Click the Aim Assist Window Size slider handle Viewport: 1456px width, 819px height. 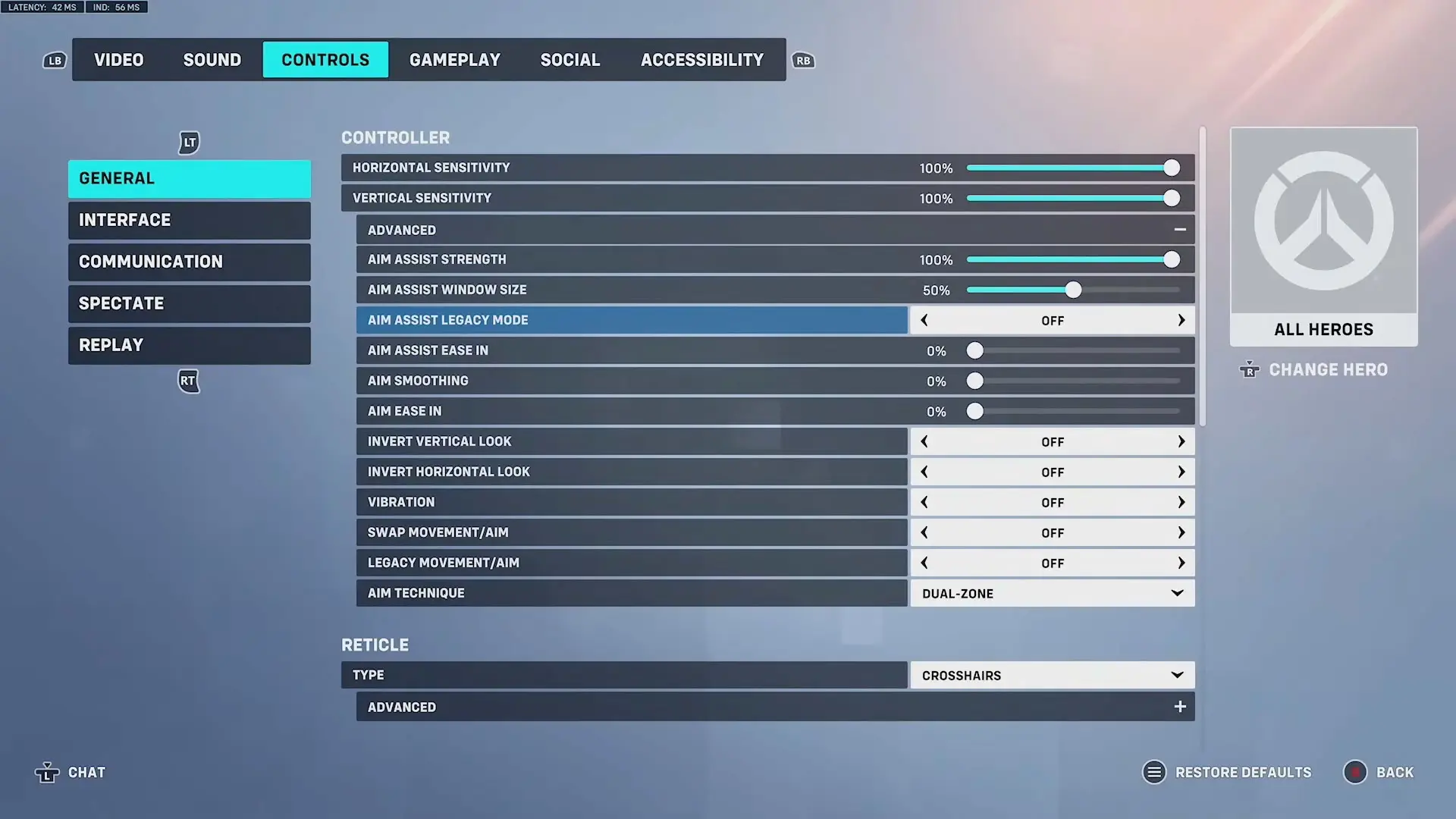(1073, 290)
